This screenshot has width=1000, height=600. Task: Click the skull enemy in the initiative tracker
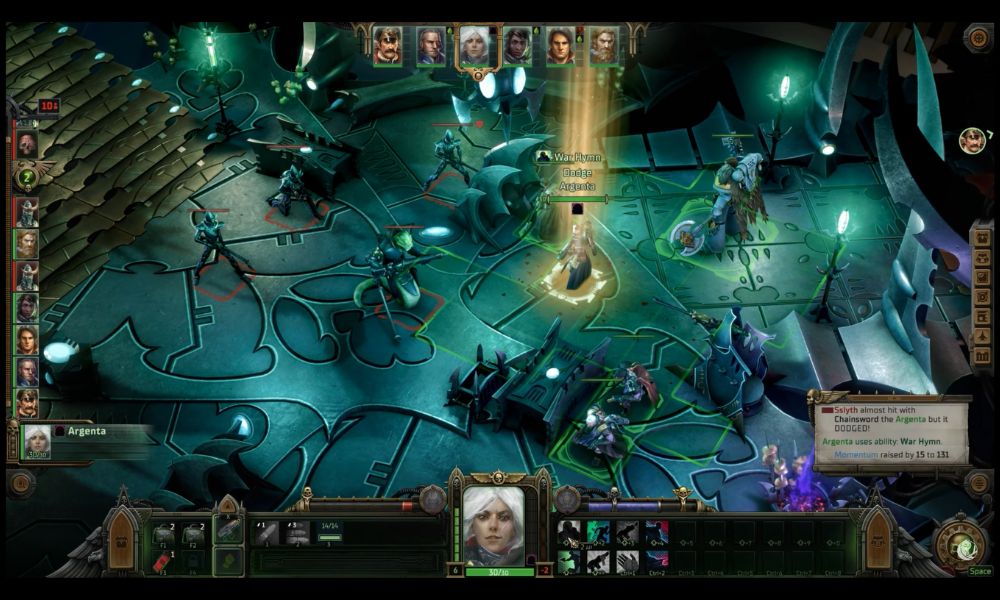pyautogui.click(x=27, y=143)
